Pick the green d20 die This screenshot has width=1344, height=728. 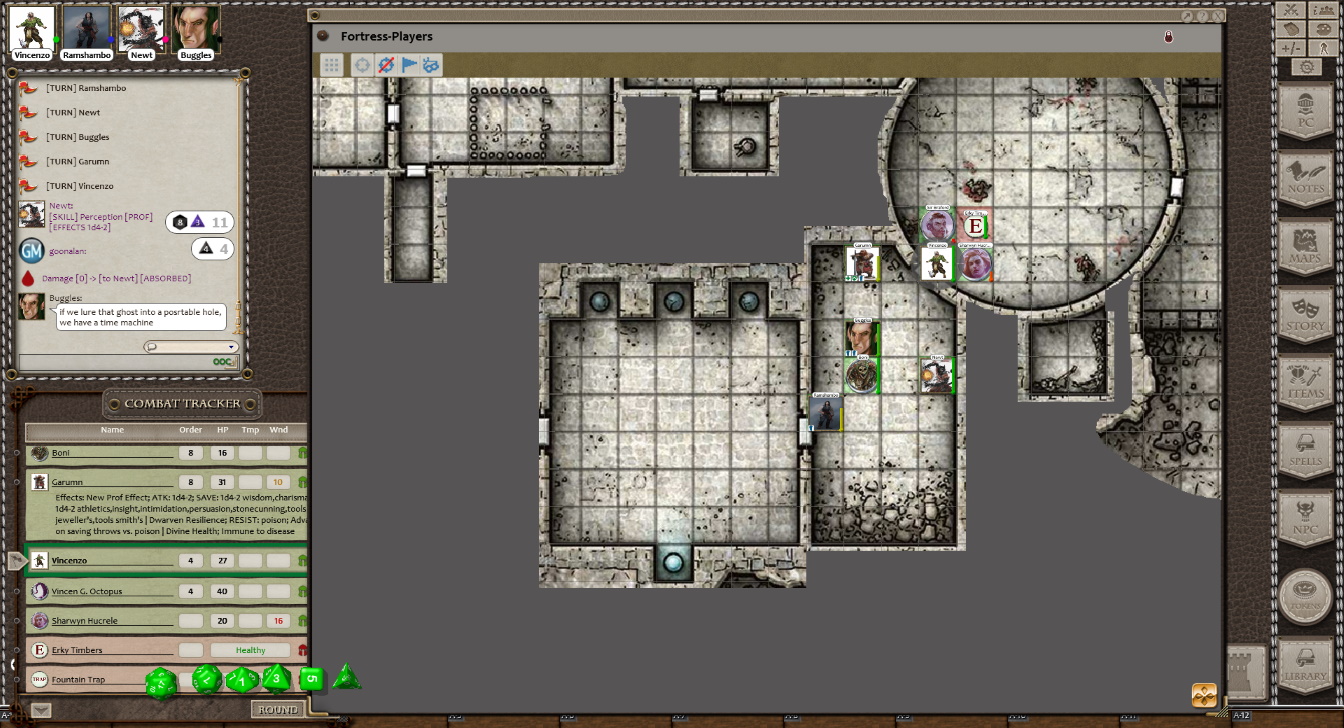click(161, 684)
